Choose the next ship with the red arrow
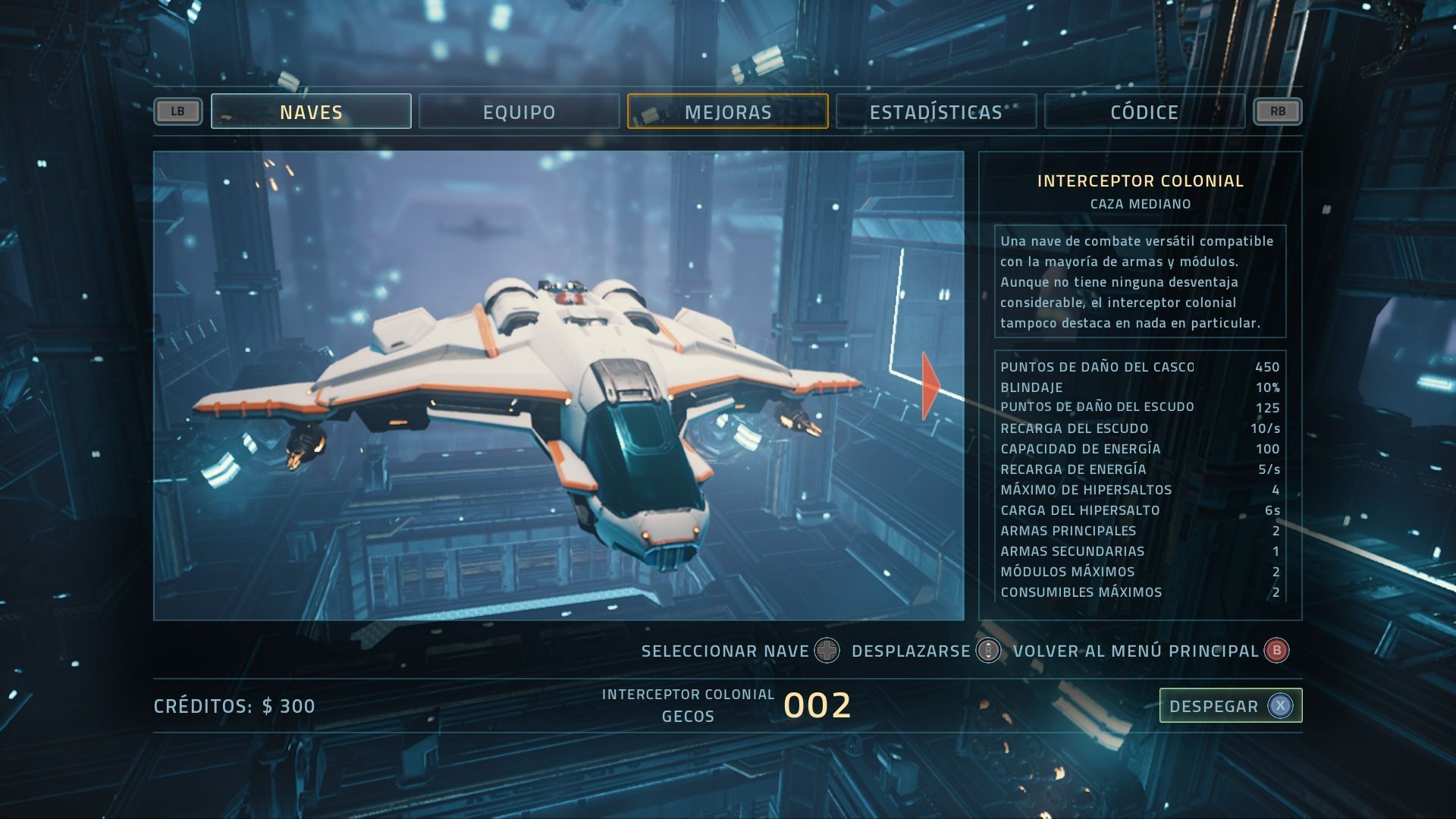The height and width of the screenshot is (819, 1456). (x=930, y=385)
